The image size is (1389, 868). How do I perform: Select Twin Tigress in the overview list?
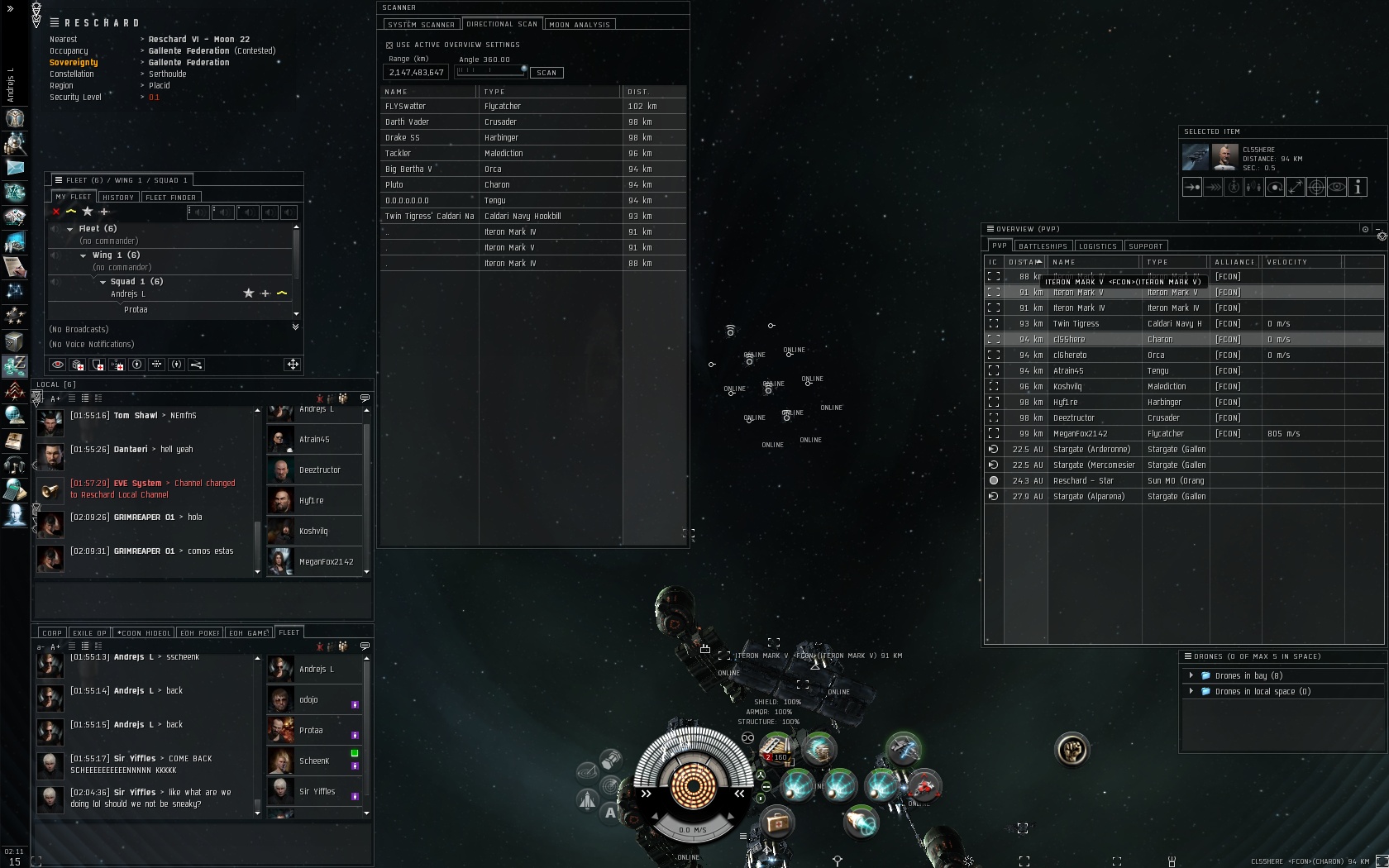pyautogui.click(x=1076, y=324)
